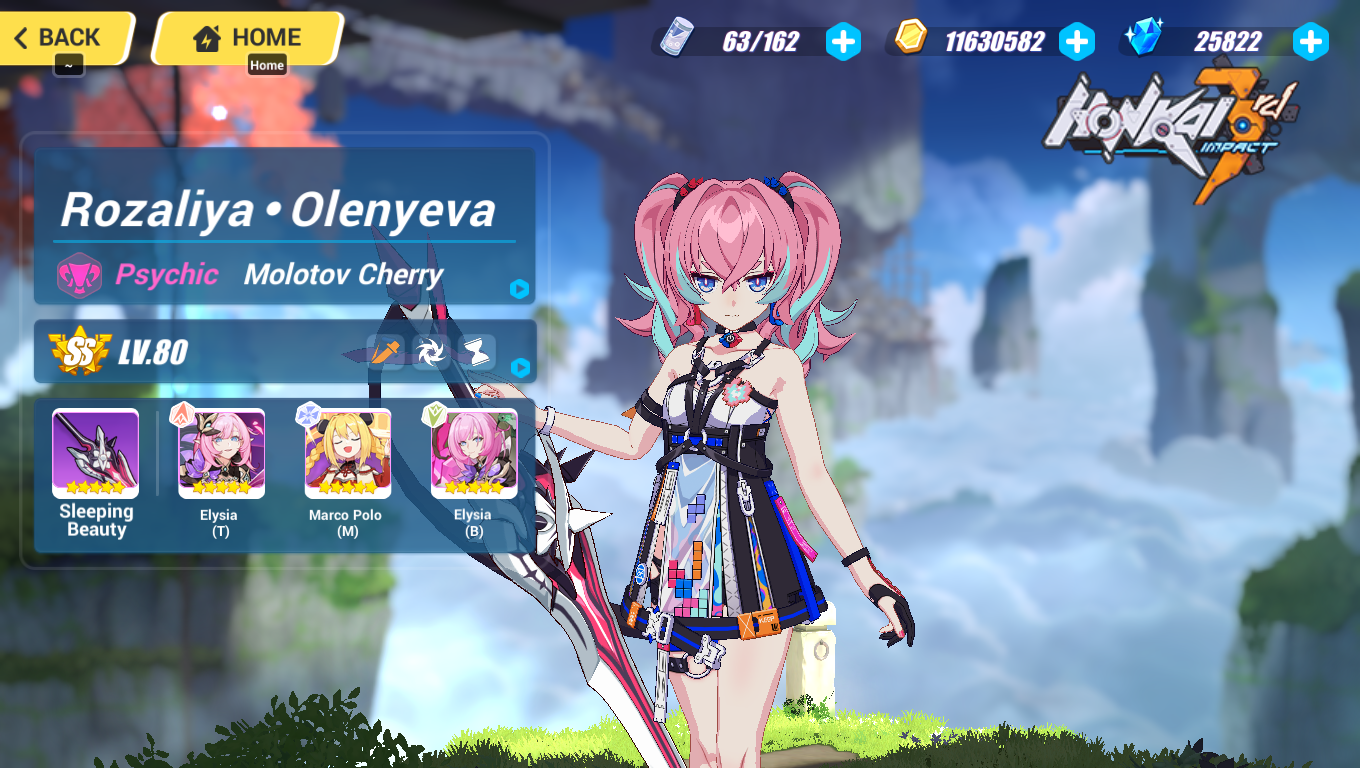Add stamina with the blue plus button
The width and height of the screenshot is (1360, 768).
pyautogui.click(x=844, y=42)
